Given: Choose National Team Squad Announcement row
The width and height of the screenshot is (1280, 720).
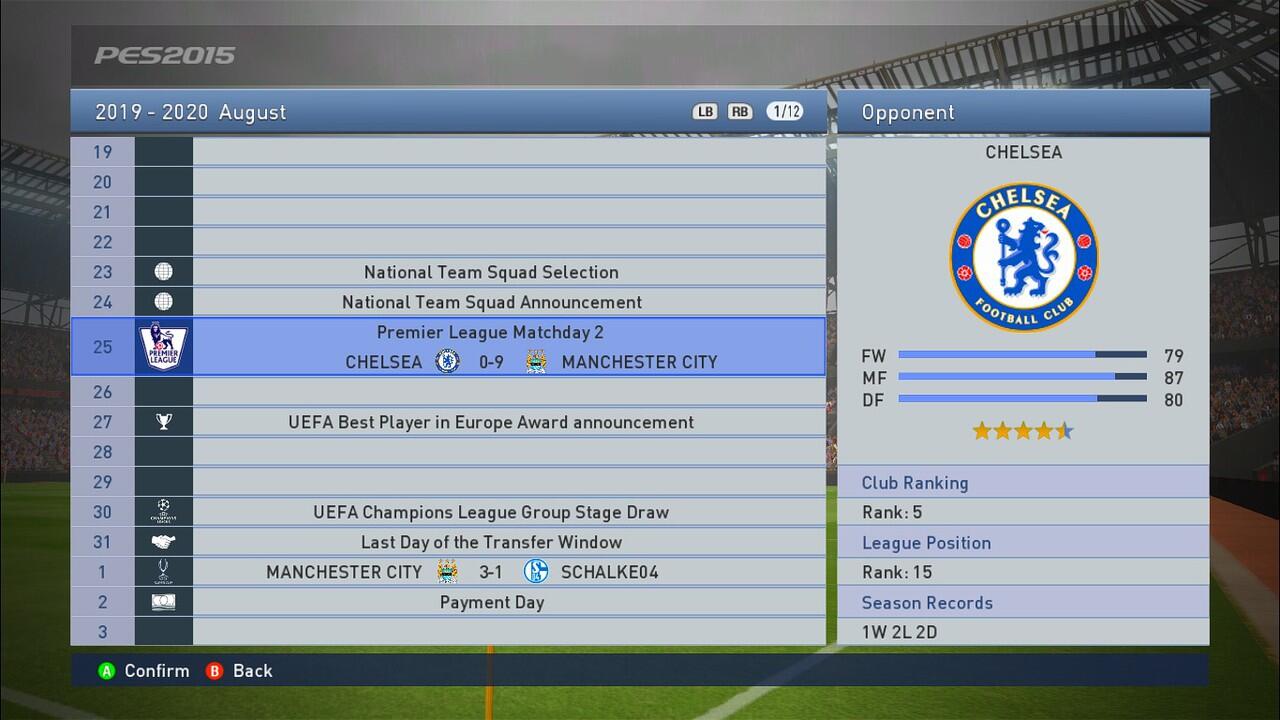Looking at the screenshot, I should pos(490,302).
